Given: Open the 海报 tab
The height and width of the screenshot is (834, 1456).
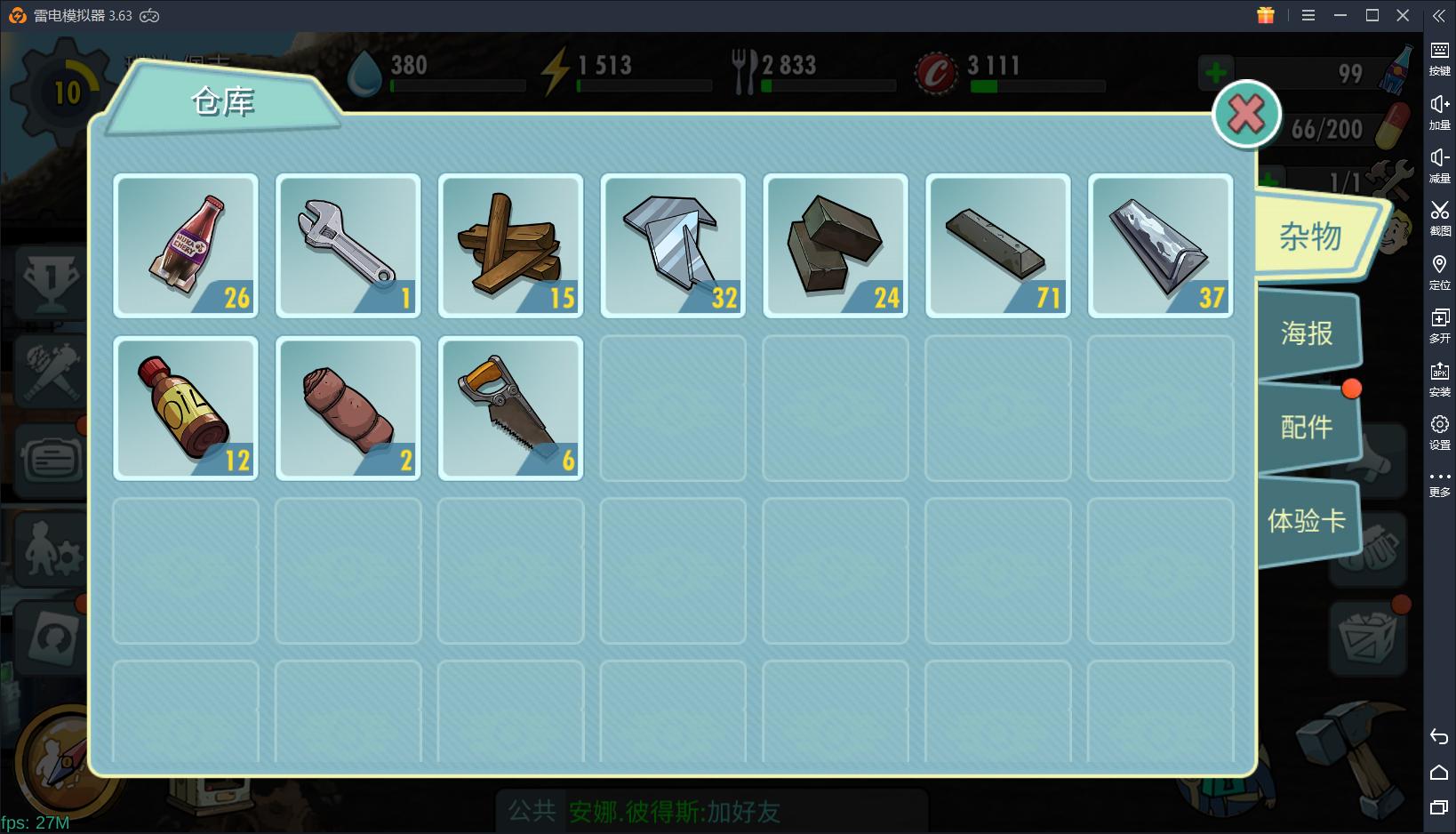Looking at the screenshot, I should (1307, 333).
